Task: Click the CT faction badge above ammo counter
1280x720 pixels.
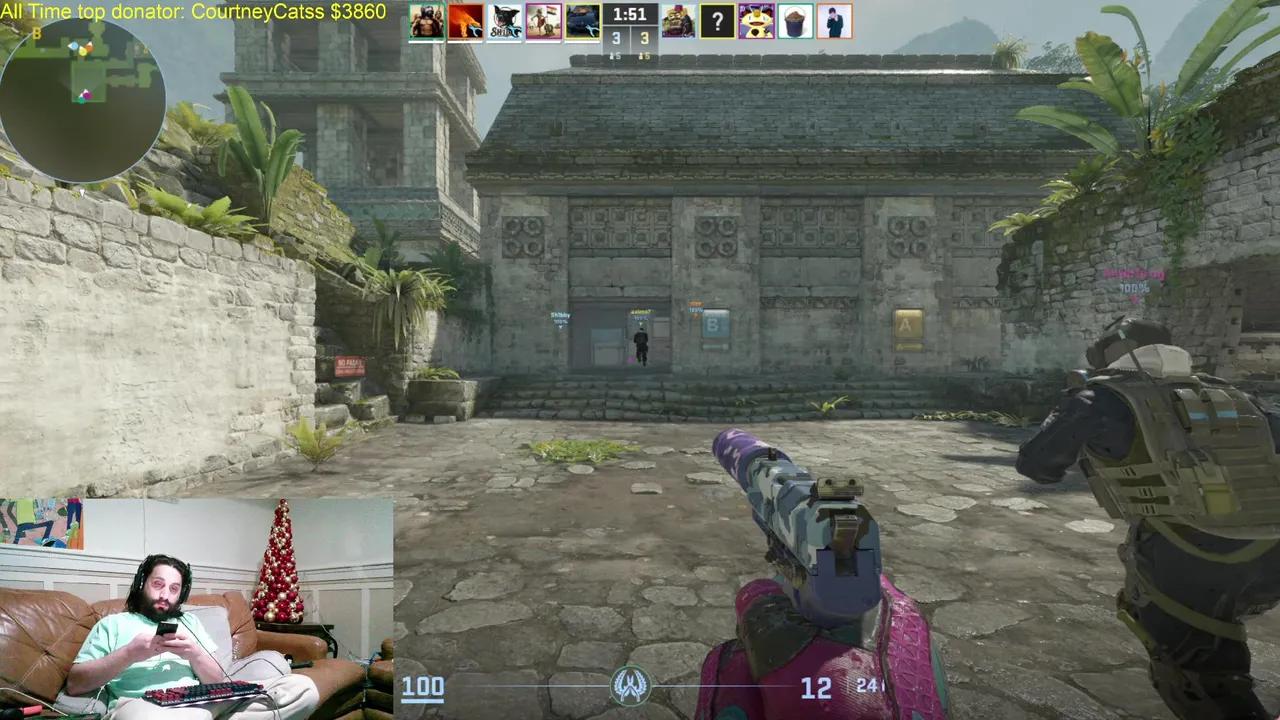Action: (x=632, y=686)
